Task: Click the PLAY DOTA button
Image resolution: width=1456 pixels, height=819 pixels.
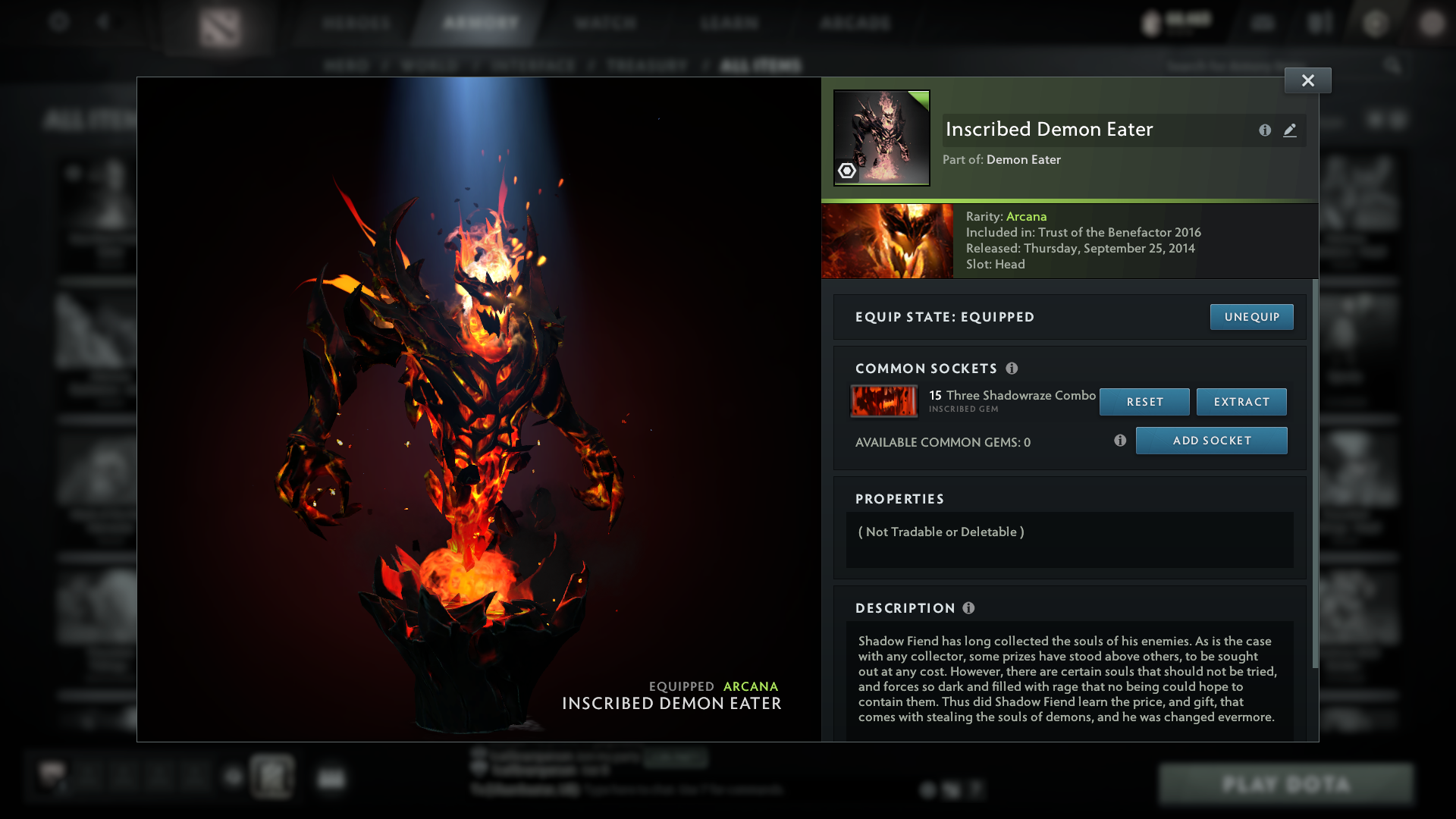Action: 1285,784
